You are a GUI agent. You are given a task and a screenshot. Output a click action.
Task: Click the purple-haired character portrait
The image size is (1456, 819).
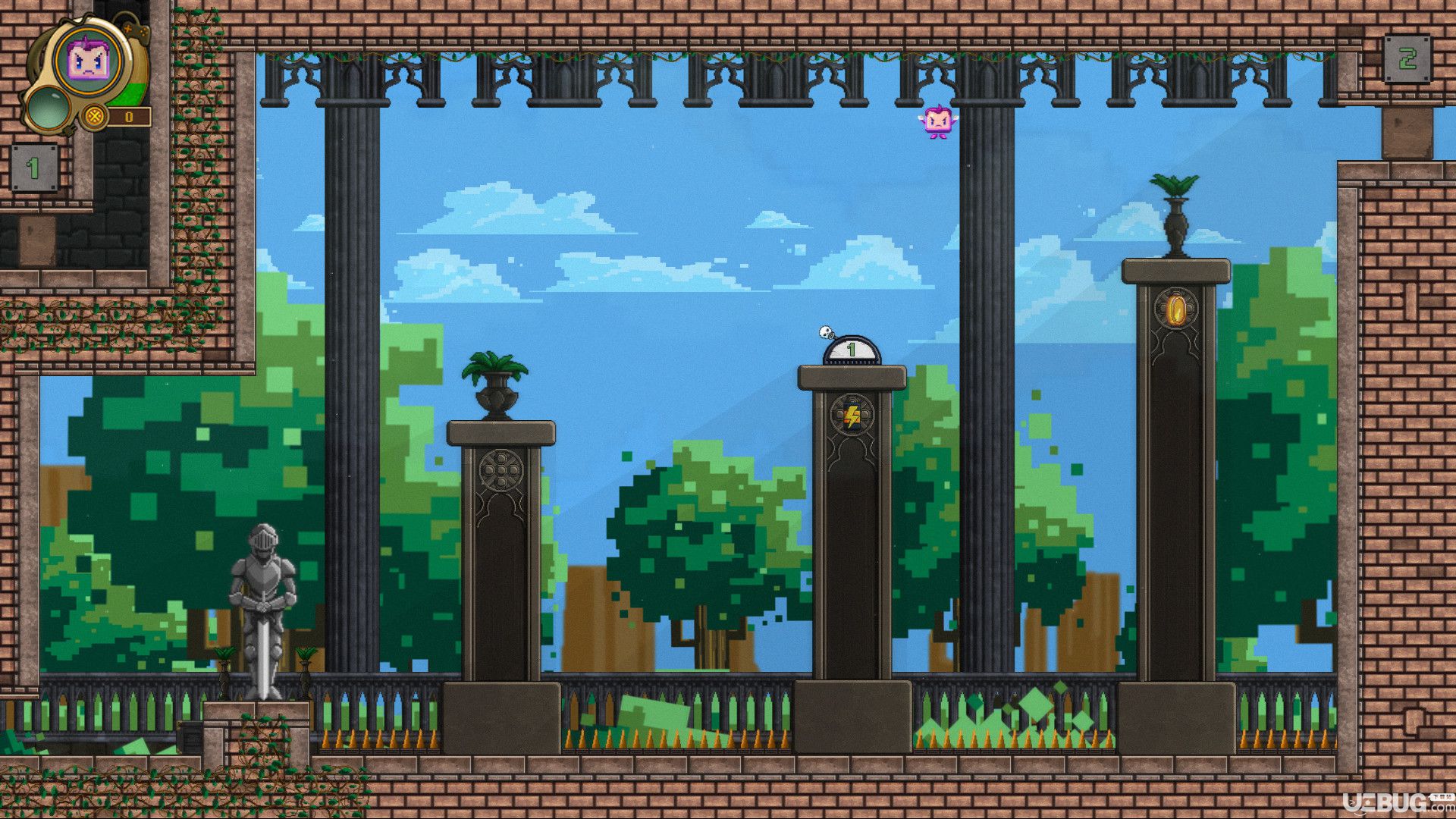pyautogui.click(x=89, y=60)
